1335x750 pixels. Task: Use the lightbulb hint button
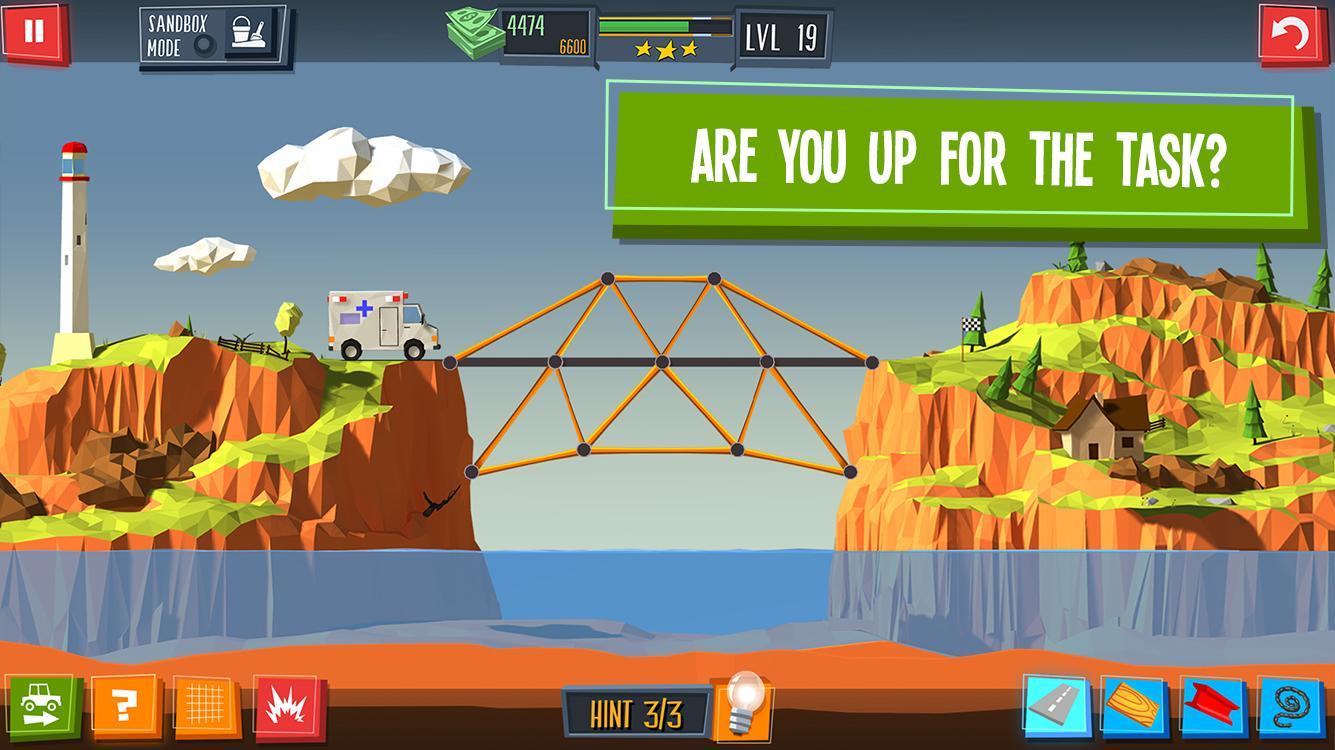(742, 704)
